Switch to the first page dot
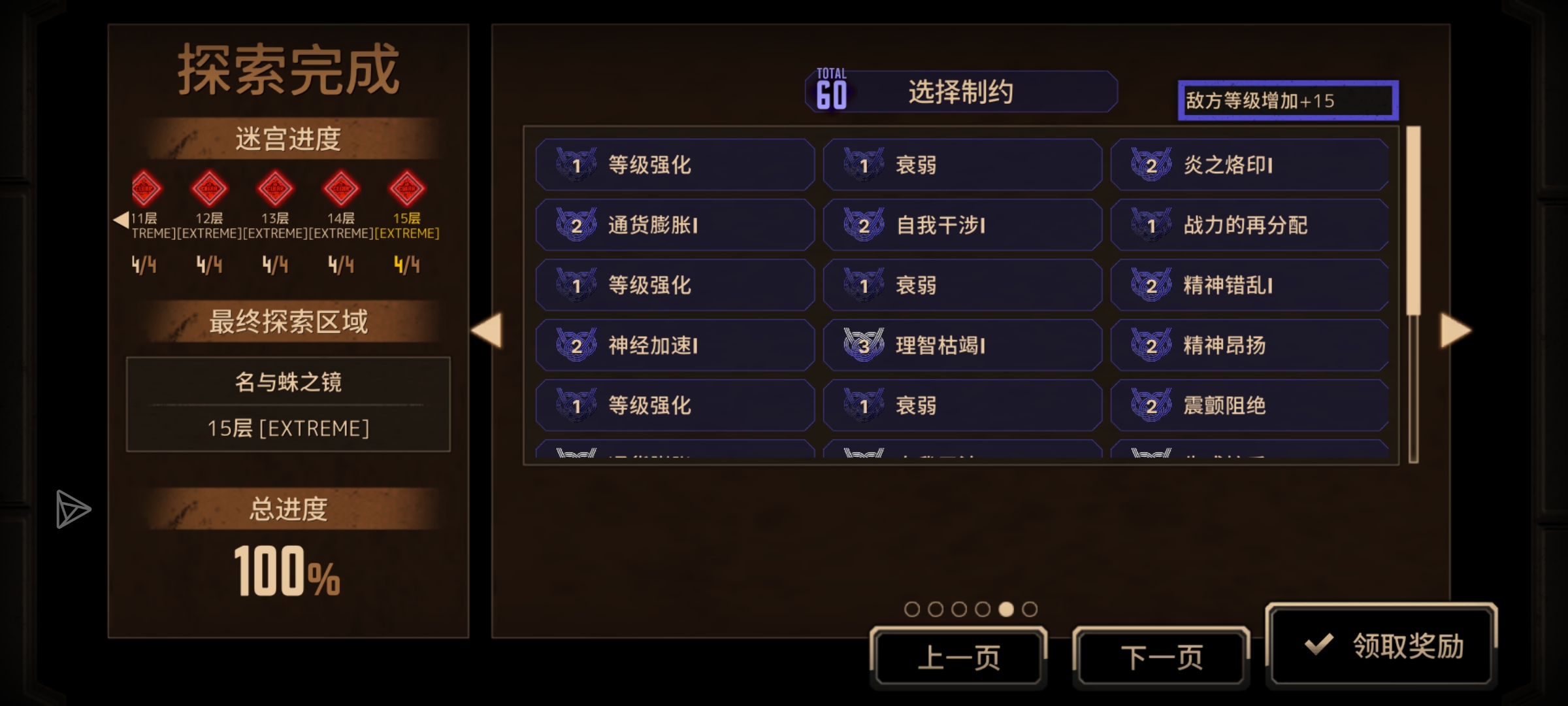Viewport: 1568px width, 706px height. [912, 608]
